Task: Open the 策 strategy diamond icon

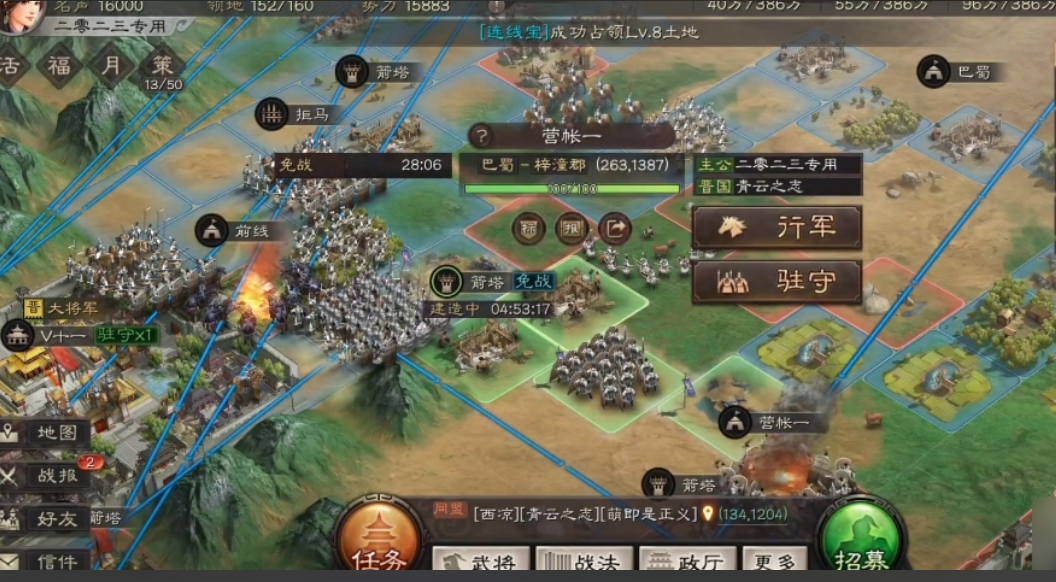Action: point(160,66)
